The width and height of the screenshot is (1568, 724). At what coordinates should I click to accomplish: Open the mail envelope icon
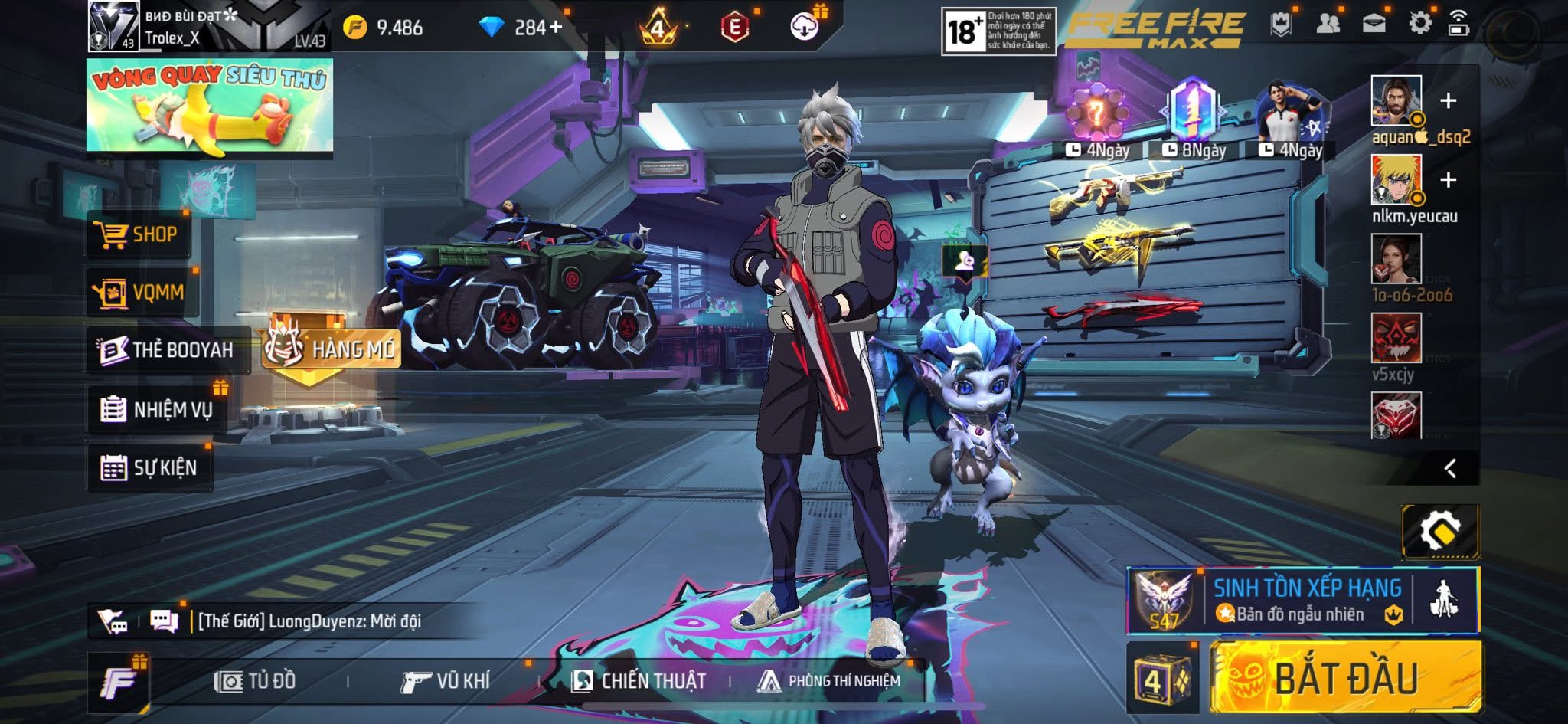coord(1374,24)
